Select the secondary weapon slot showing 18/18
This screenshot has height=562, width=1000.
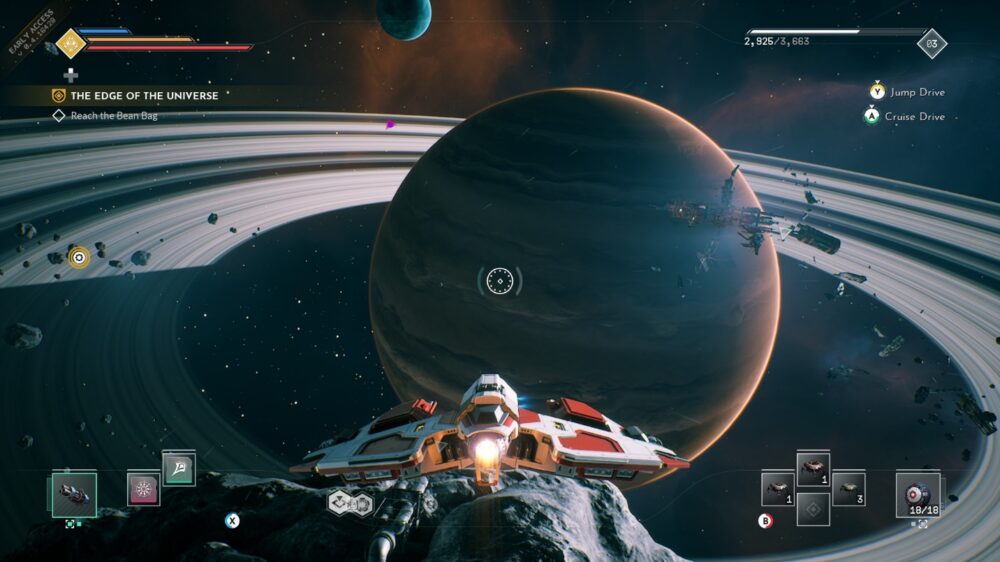coord(917,492)
